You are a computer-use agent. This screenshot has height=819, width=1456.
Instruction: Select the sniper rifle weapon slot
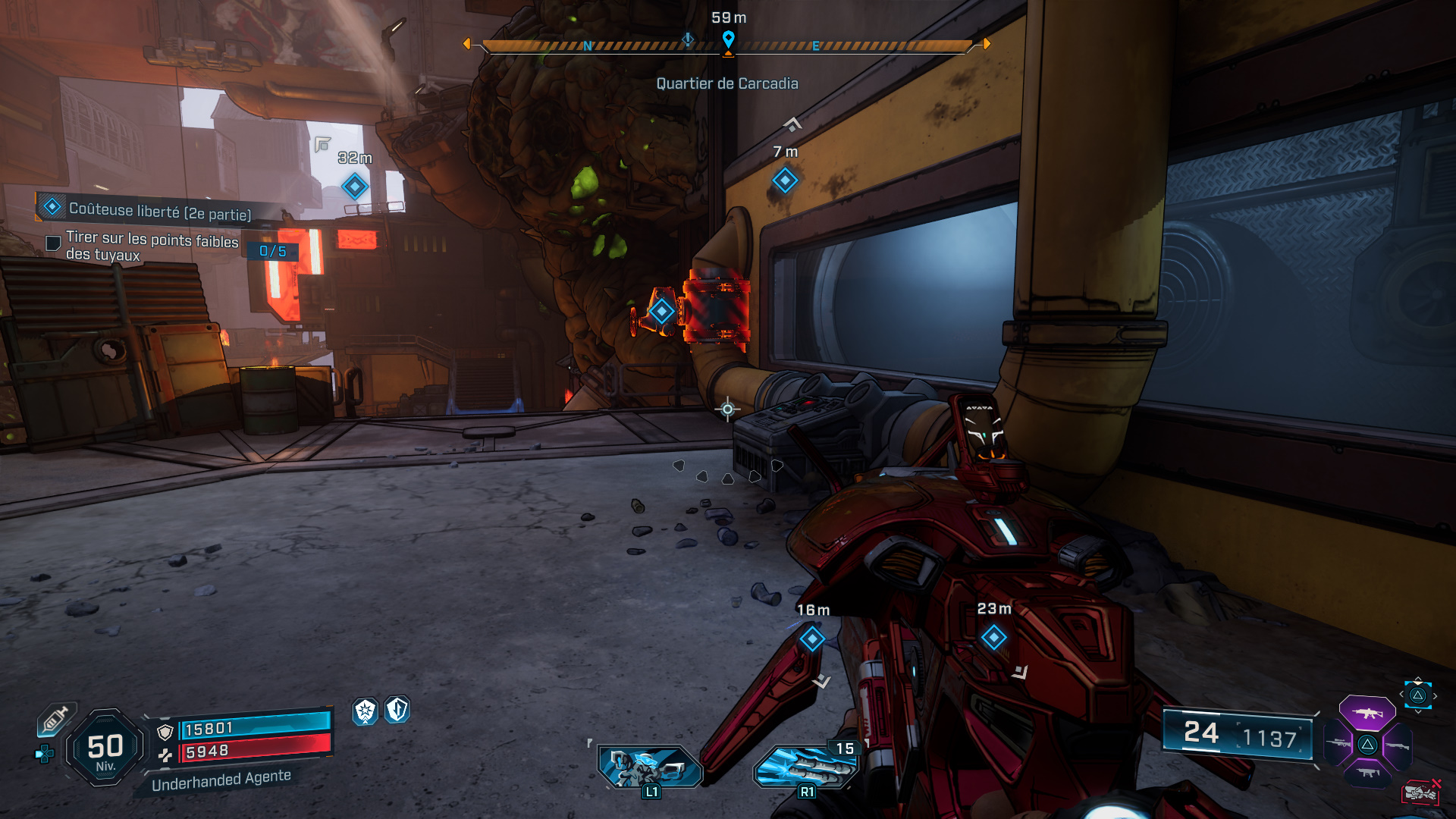1338,743
